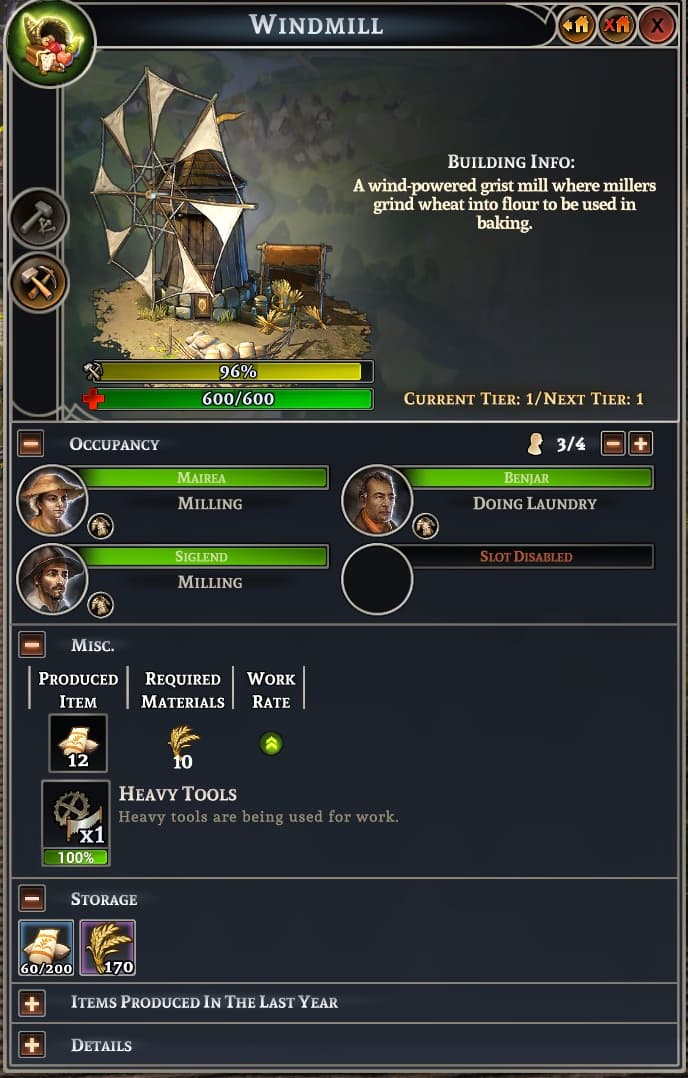Select the wheat storage slot
The height and width of the screenshot is (1078, 688).
click(107, 947)
